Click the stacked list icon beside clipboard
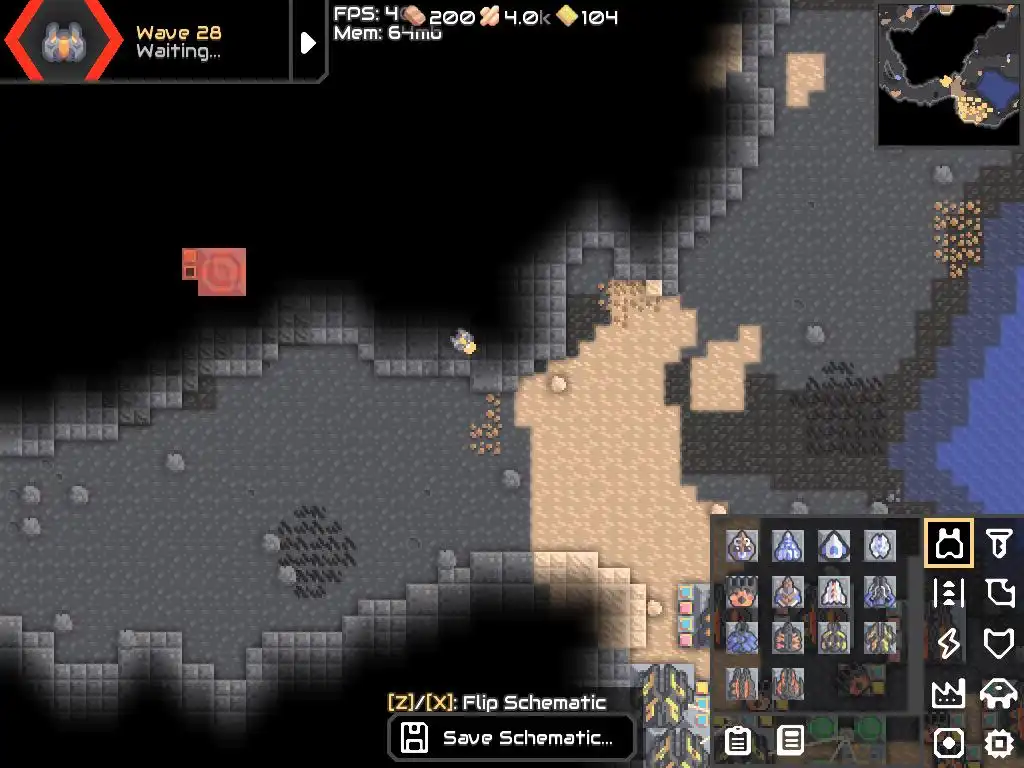This screenshot has width=1024, height=768. [791, 741]
